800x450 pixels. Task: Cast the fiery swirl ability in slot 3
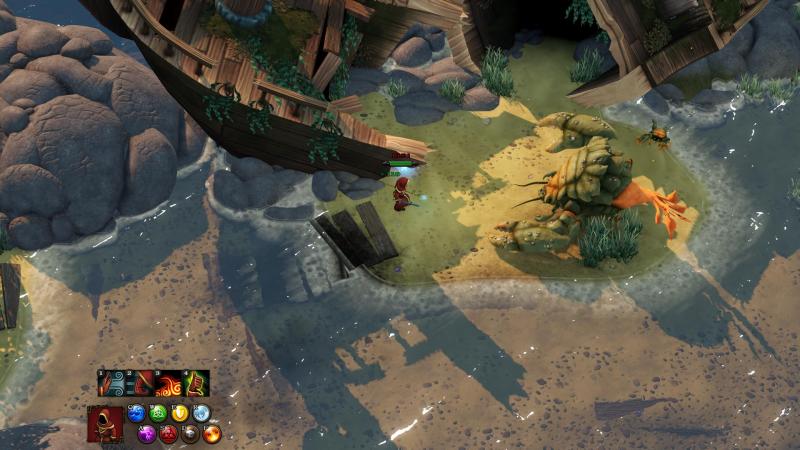pyautogui.click(x=168, y=384)
